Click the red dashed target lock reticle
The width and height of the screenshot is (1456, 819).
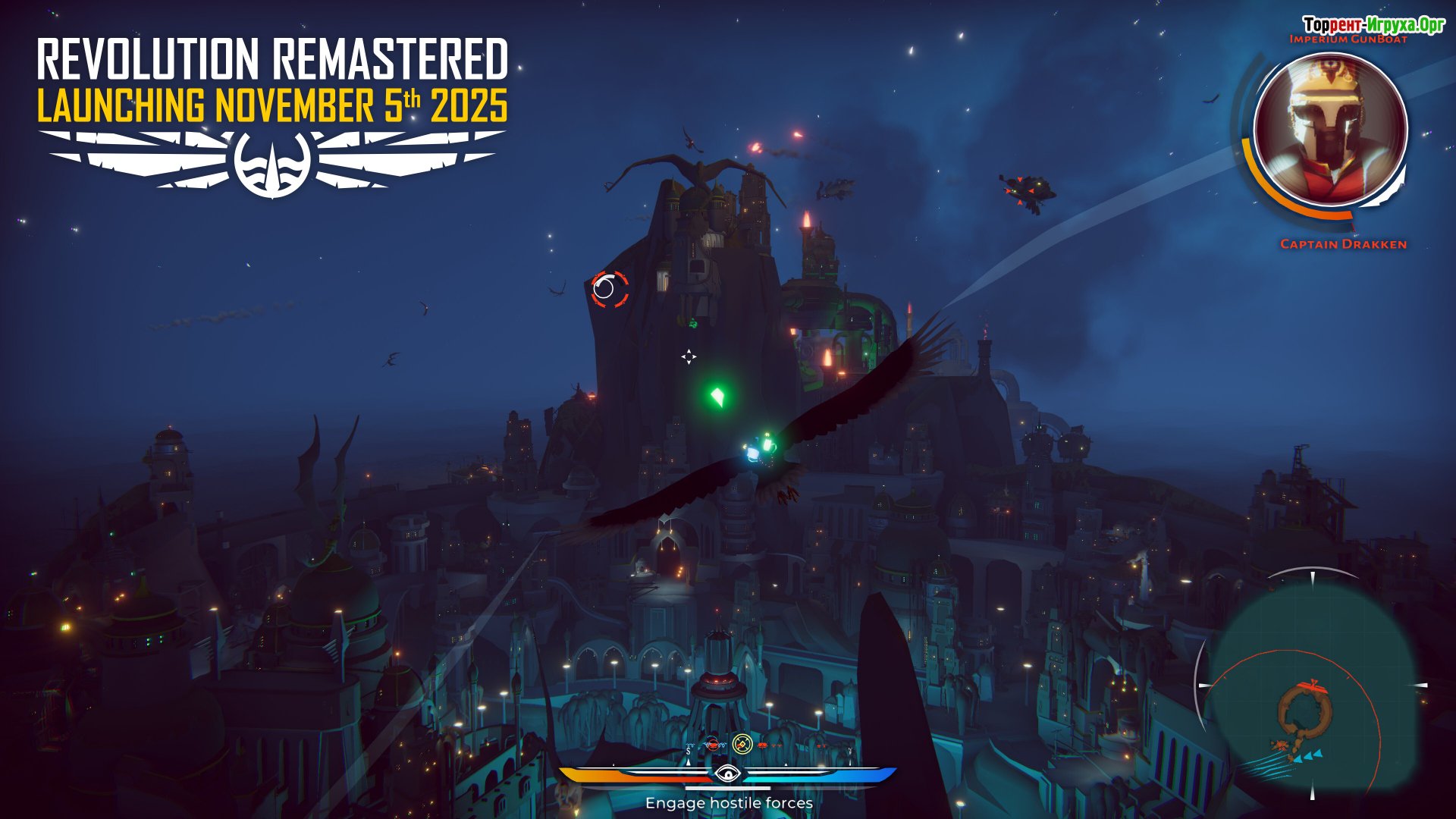click(610, 289)
